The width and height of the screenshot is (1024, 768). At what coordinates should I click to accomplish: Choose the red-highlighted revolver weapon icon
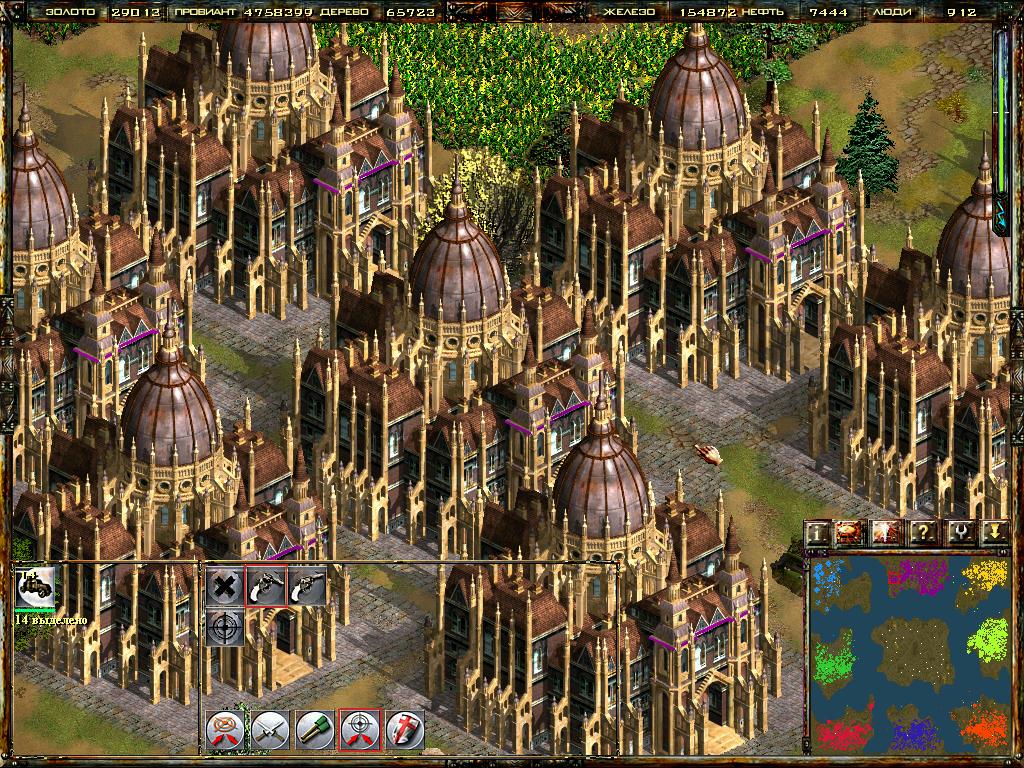point(266,586)
